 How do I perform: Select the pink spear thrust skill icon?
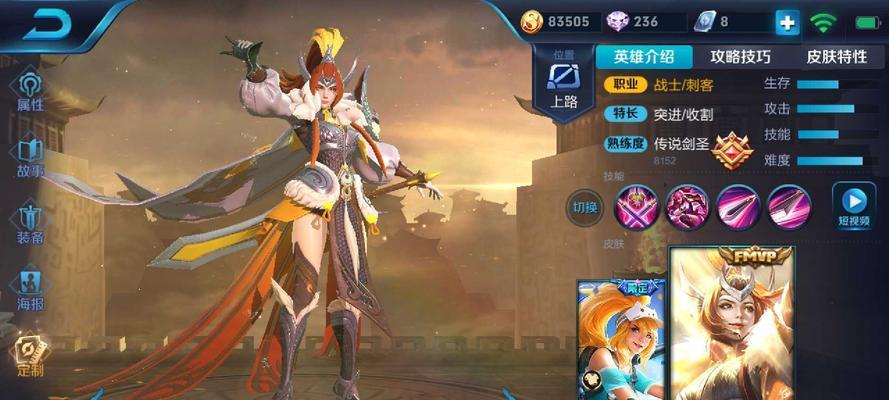click(738, 206)
